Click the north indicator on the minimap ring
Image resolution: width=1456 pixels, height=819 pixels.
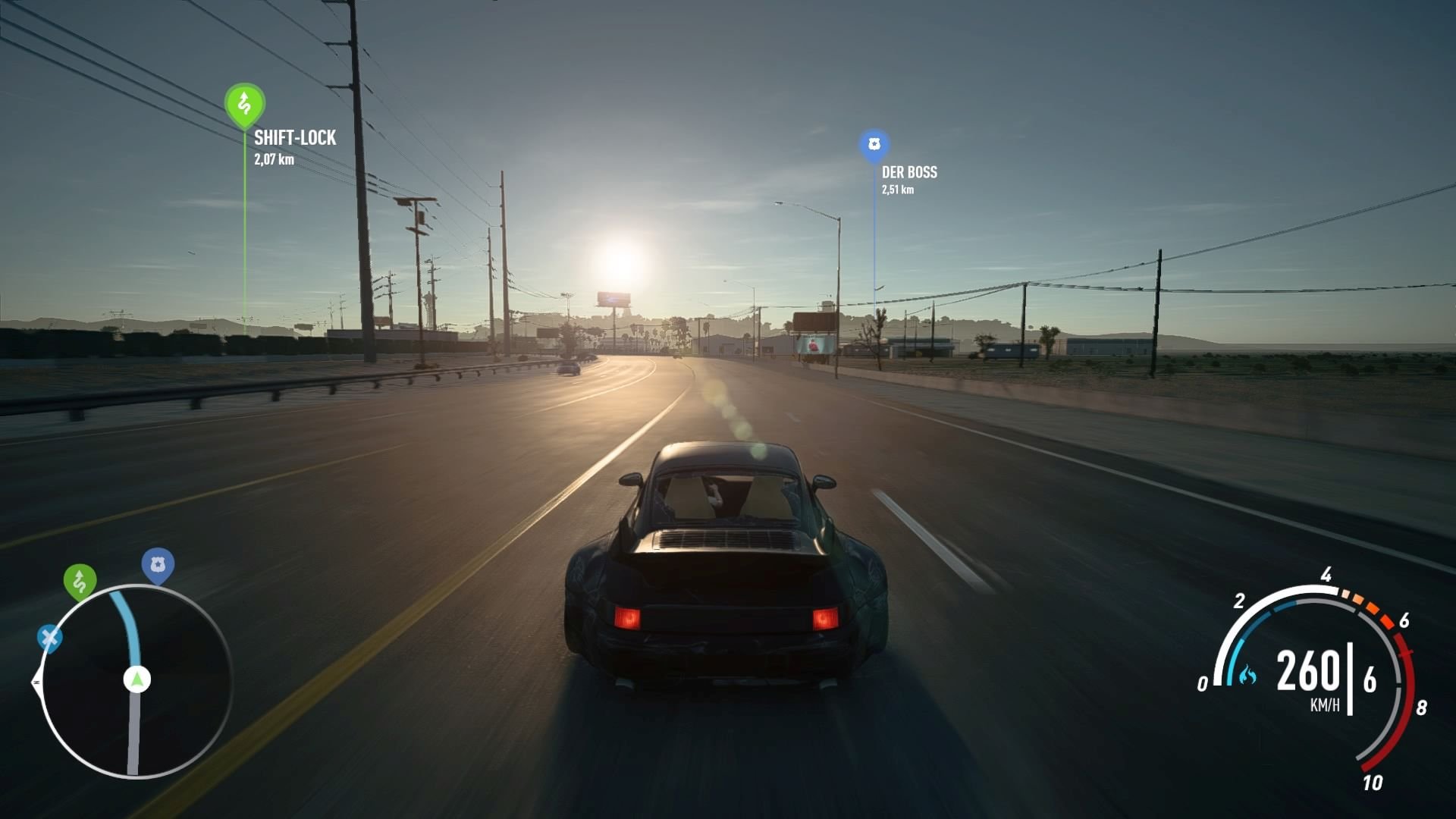(x=36, y=680)
